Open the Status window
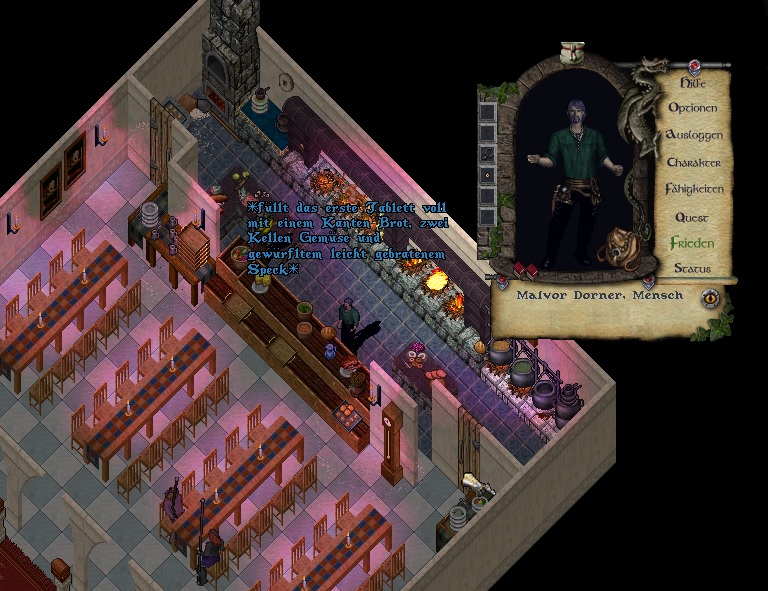This screenshot has height=591, width=768. (x=692, y=269)
